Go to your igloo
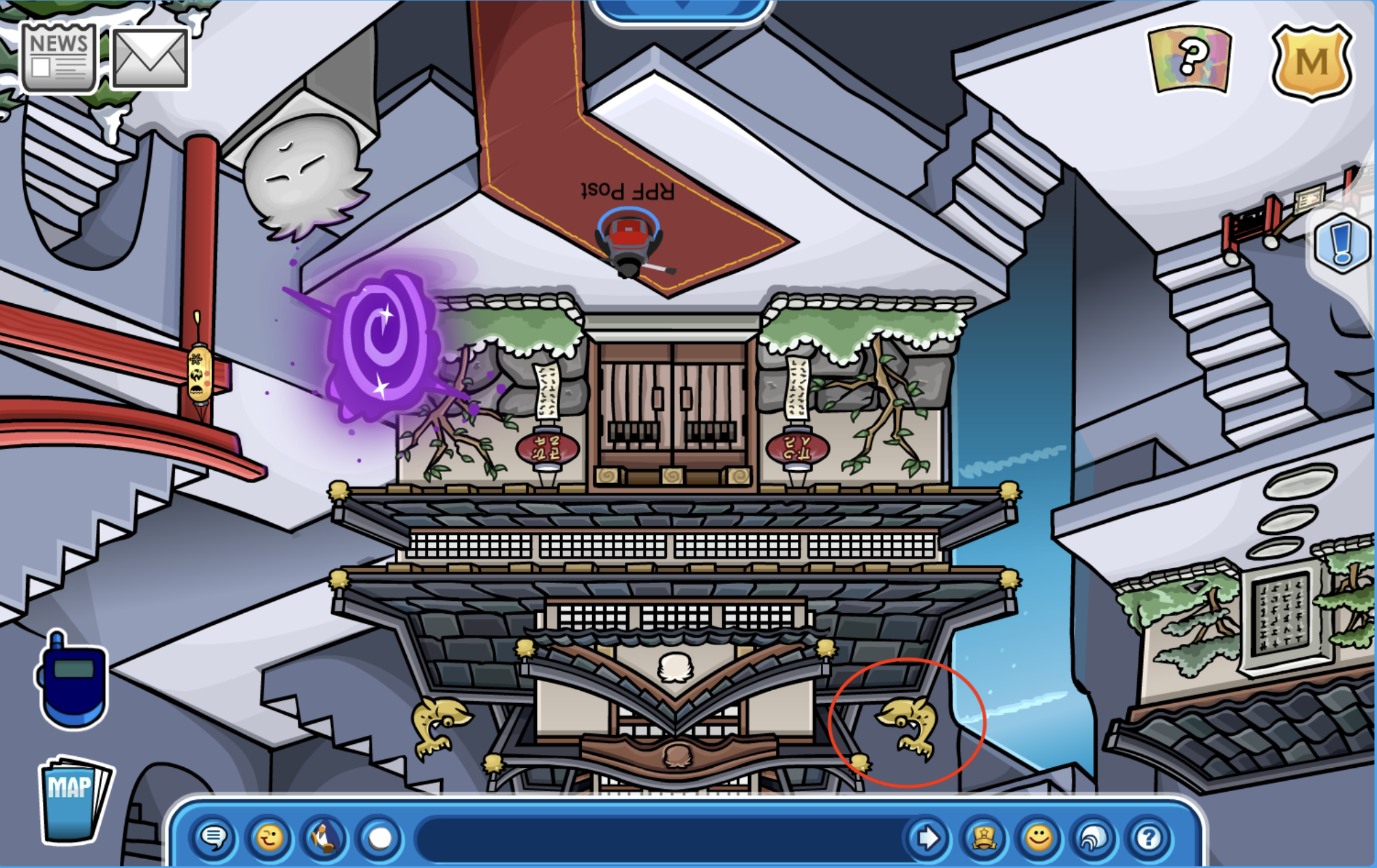This screenshot has width=1377, height=868. coord(1094,837)
